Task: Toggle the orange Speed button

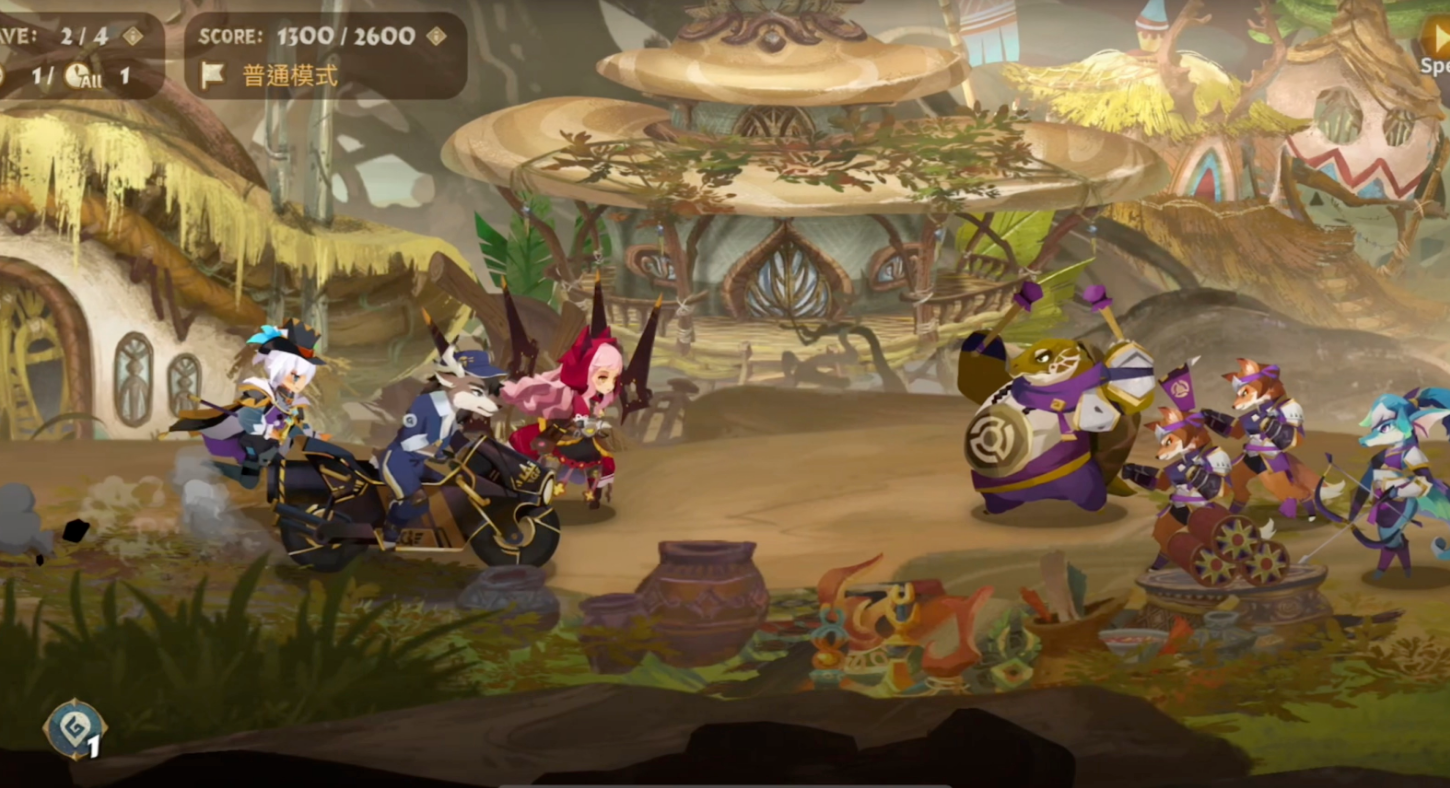Action: (1436, 40)
